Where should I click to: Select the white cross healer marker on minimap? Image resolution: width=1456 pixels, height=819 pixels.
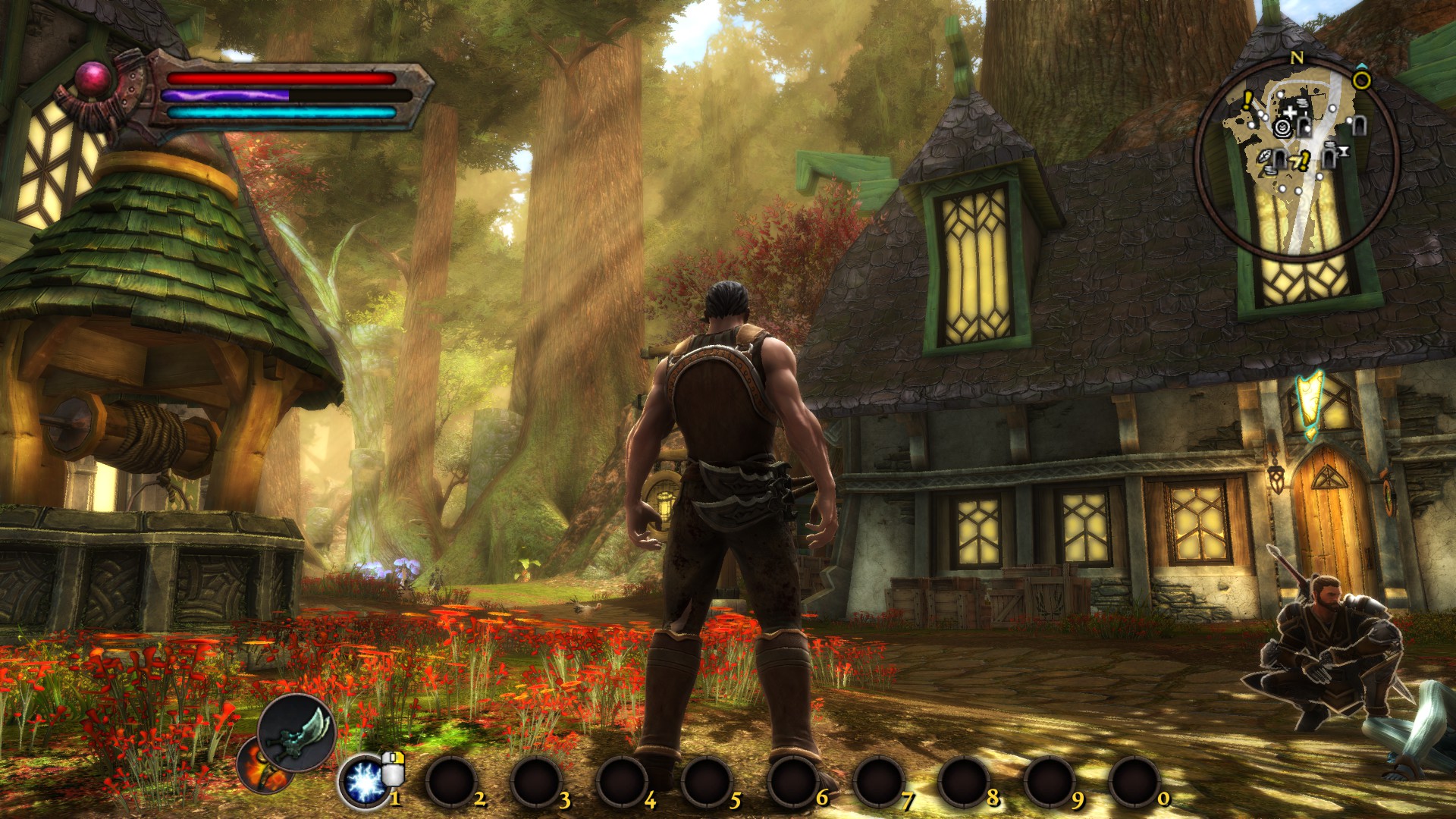[x=1290, y=113]
